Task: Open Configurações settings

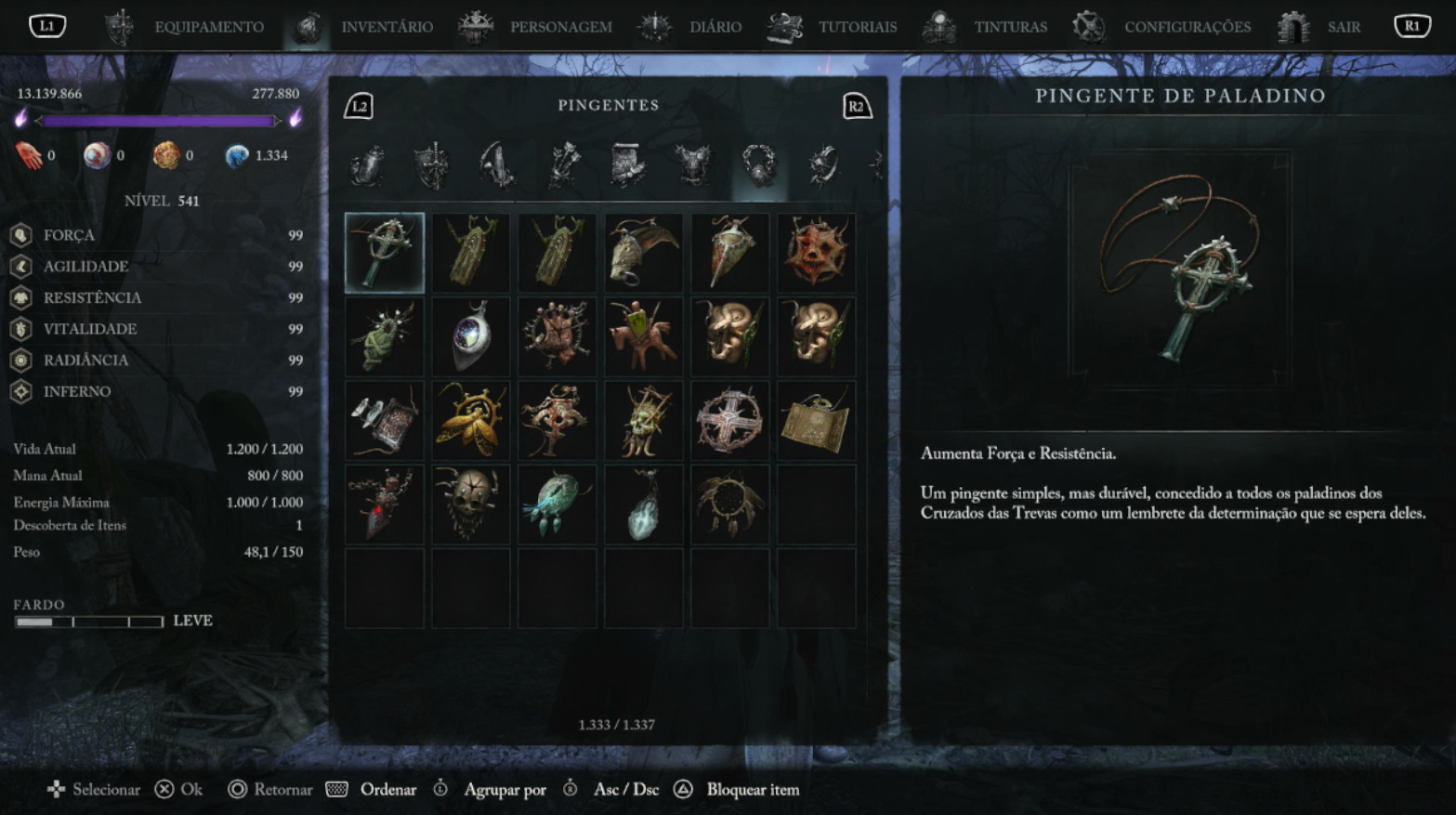Action: pyautogui.click(x=1187, y=27)
